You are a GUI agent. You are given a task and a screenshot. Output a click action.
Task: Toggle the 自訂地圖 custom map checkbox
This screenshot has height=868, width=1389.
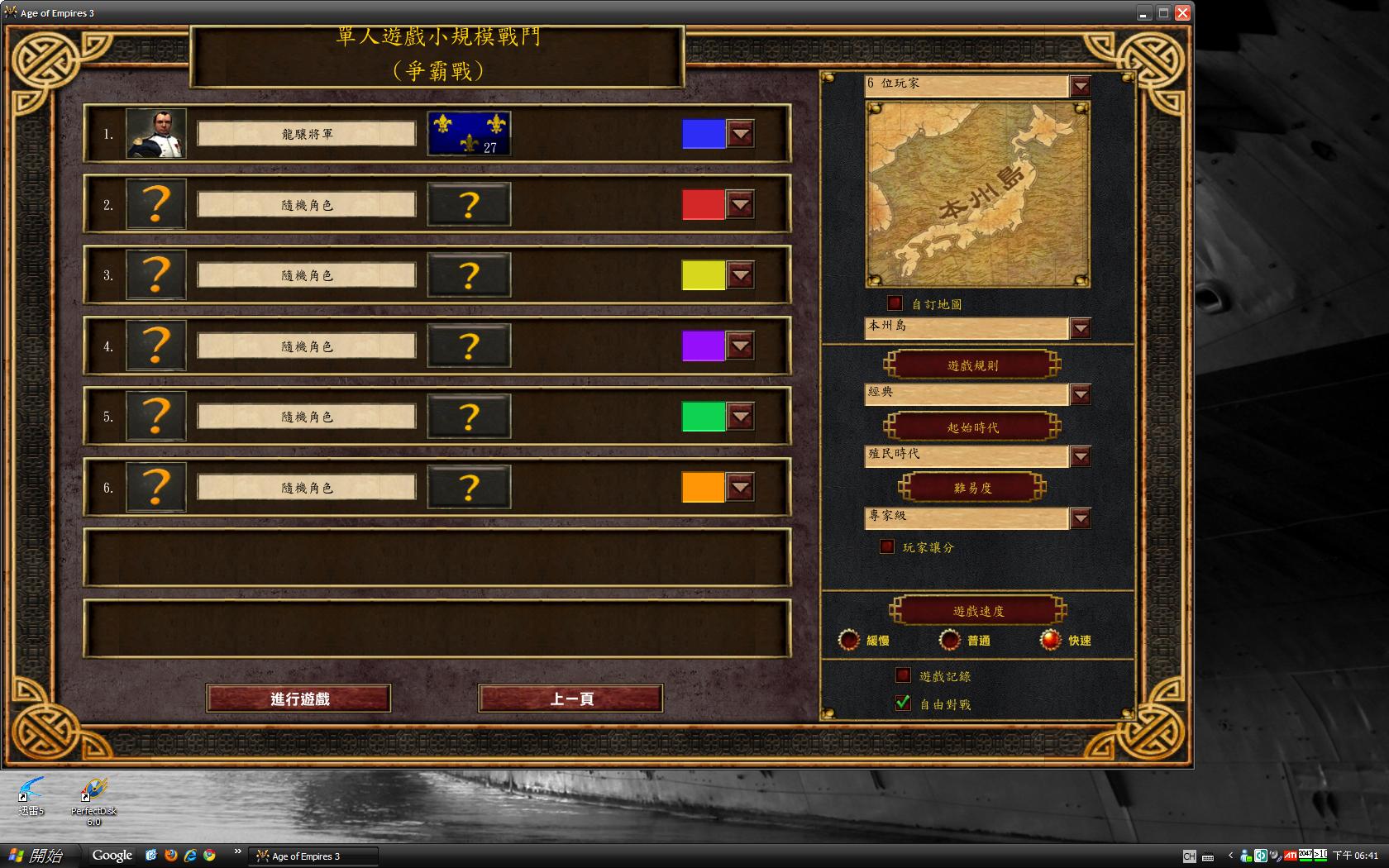(x=895, y=303)
